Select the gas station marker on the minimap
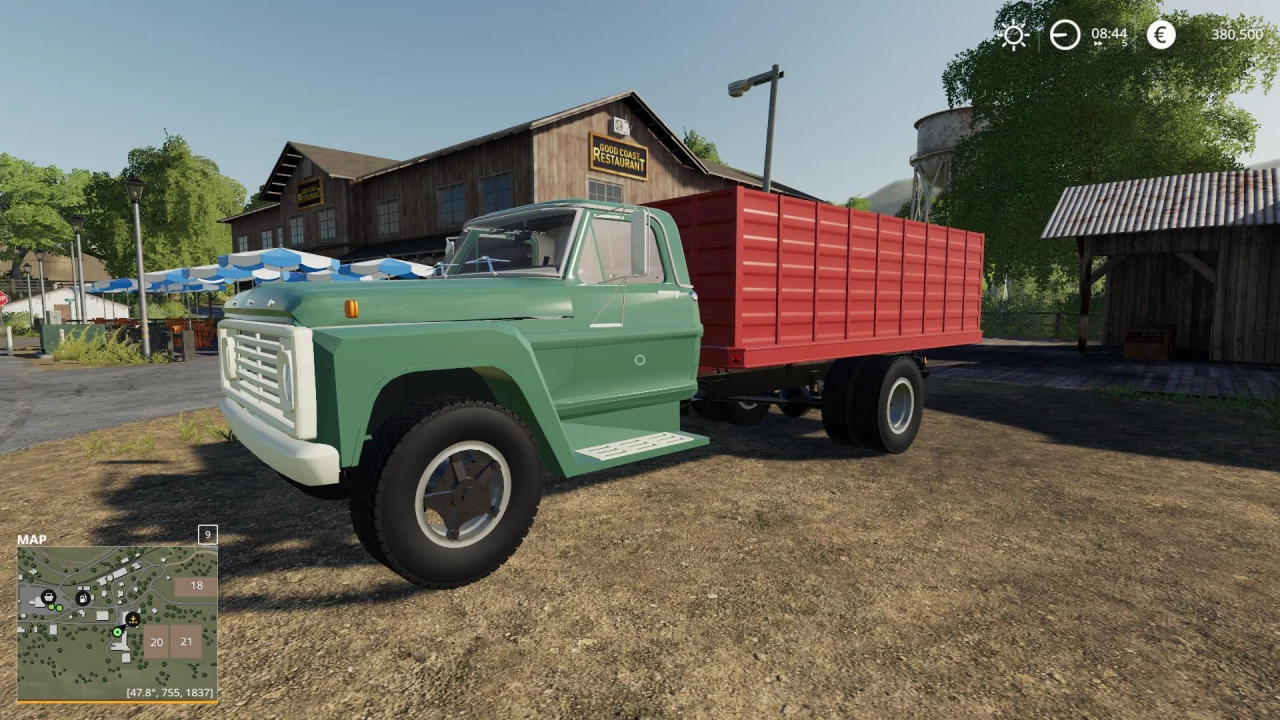Viewport: 1280px width, 720px height. (83, 598)
